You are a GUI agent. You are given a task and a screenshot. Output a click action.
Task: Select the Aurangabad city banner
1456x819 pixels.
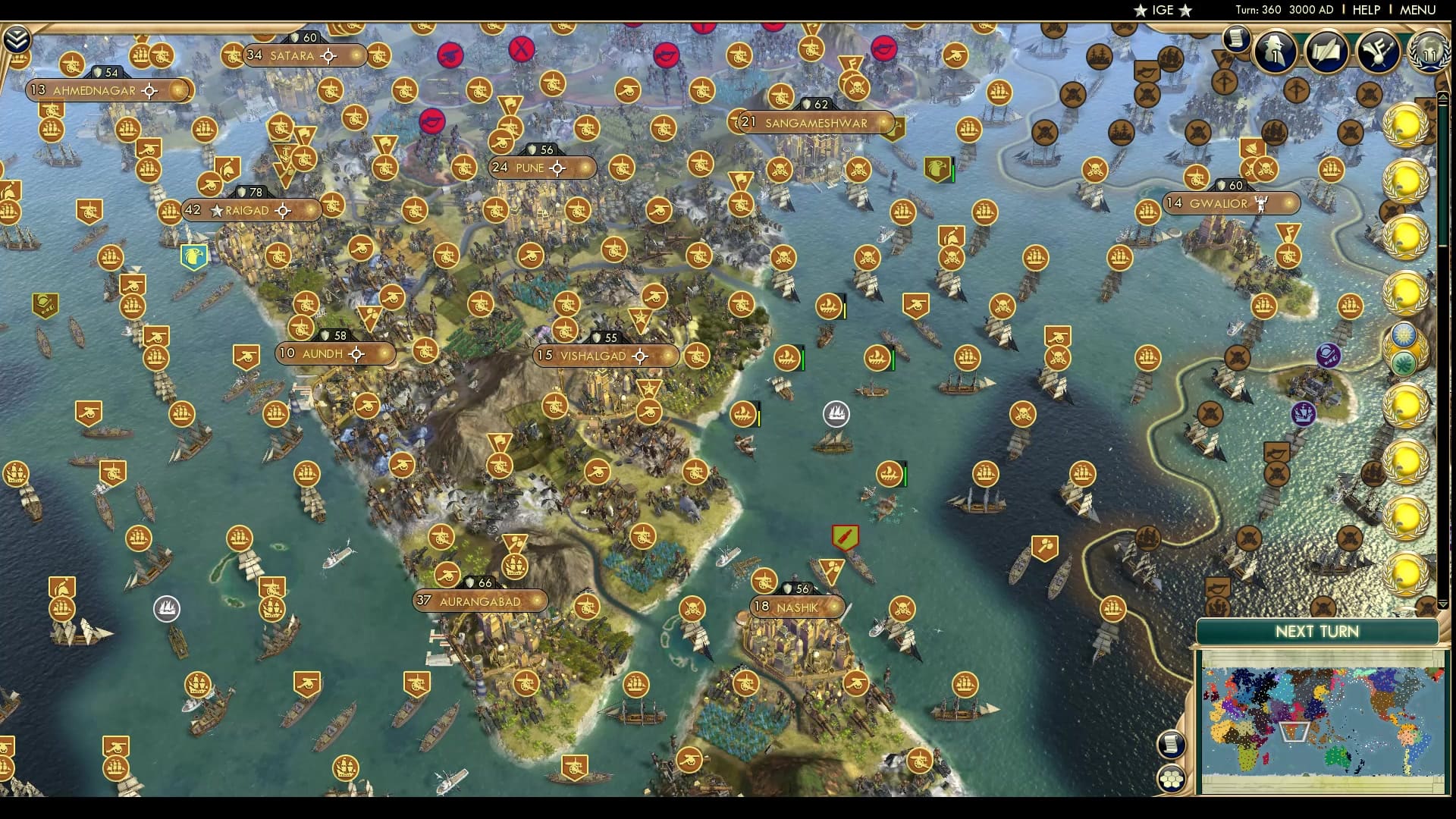click(479, 601)
